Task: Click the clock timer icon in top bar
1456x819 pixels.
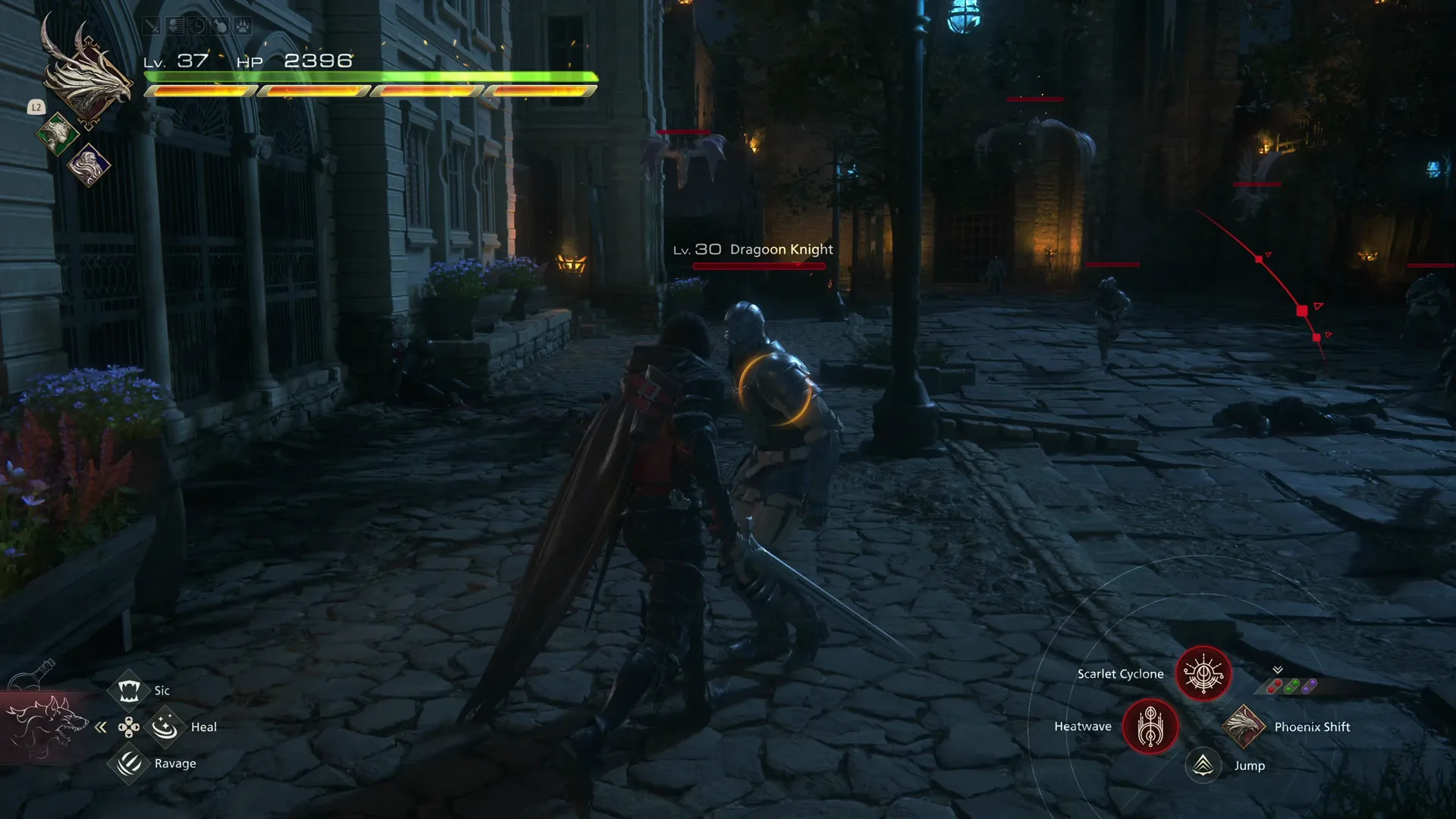Action: point(199,27)
